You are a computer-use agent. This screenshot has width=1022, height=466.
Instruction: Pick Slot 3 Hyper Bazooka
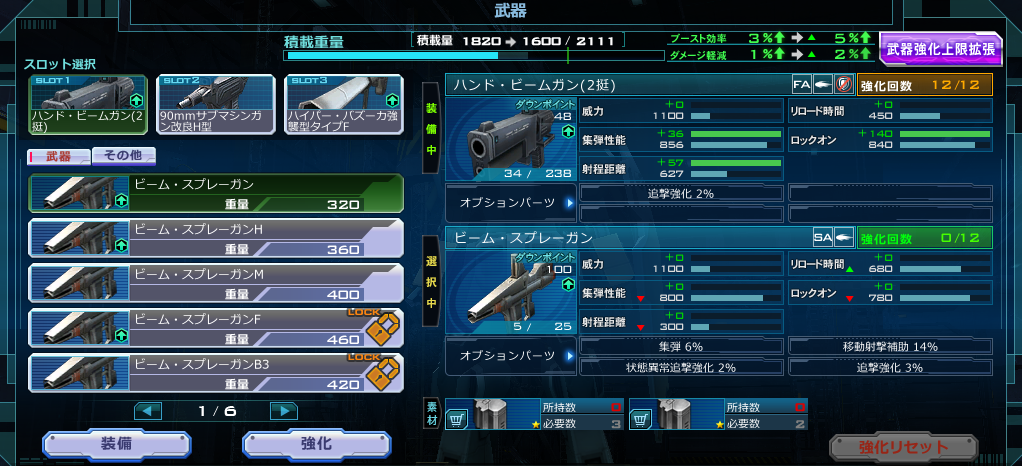(344, 105)
